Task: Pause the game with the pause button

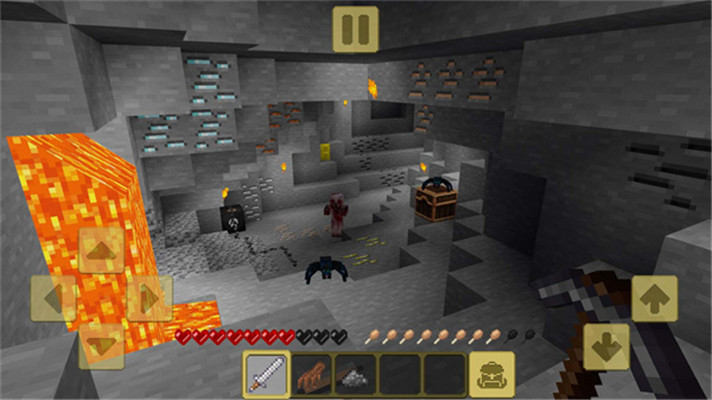Action: [355, 28]
